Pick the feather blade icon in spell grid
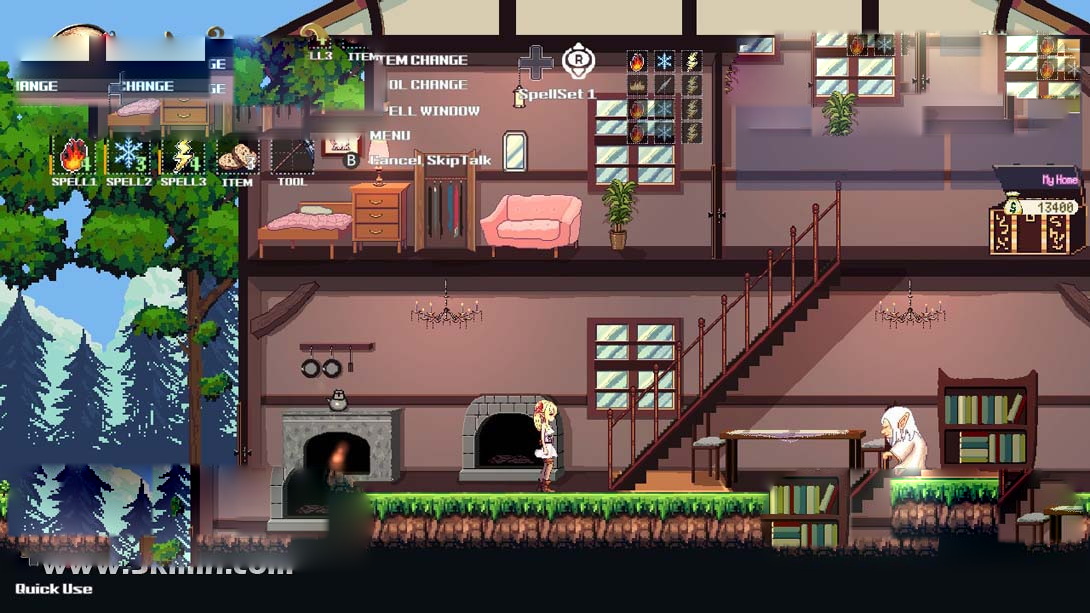Viewport: 1090px width, 613px height. [664, 85]
